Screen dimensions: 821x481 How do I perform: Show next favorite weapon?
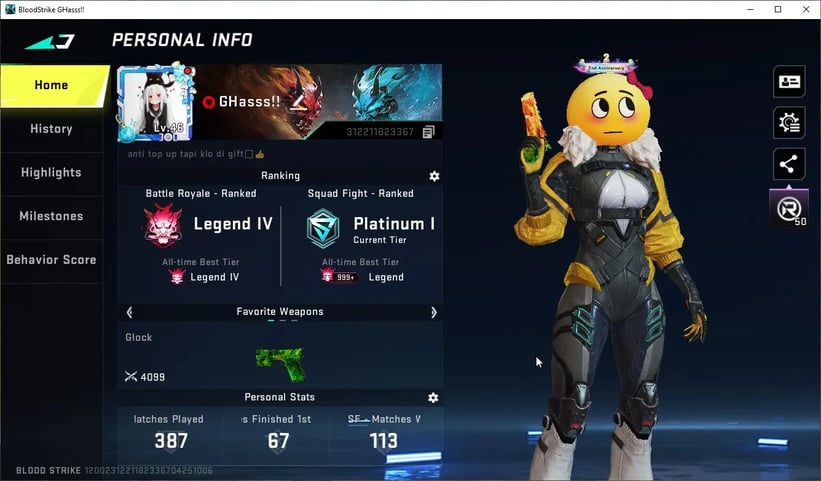pyautogui.click(x=433, y=312)
